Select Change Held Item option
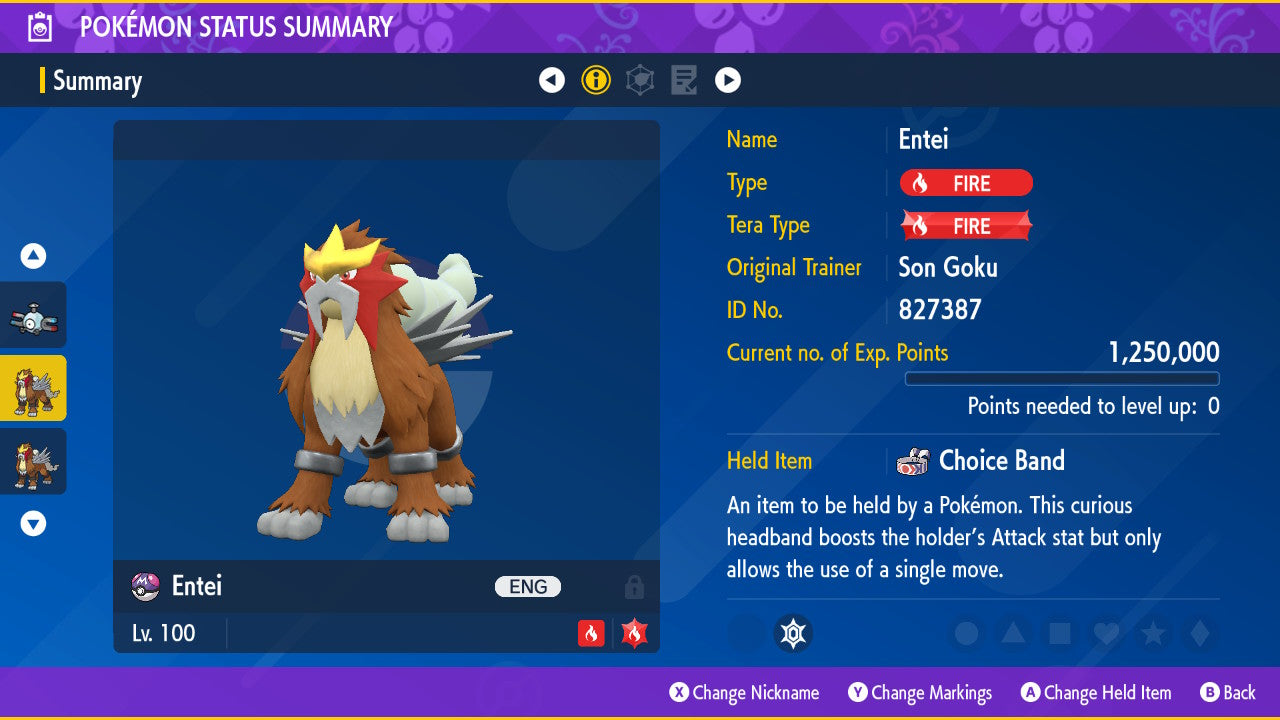1280x720 pixels. 1096,693
